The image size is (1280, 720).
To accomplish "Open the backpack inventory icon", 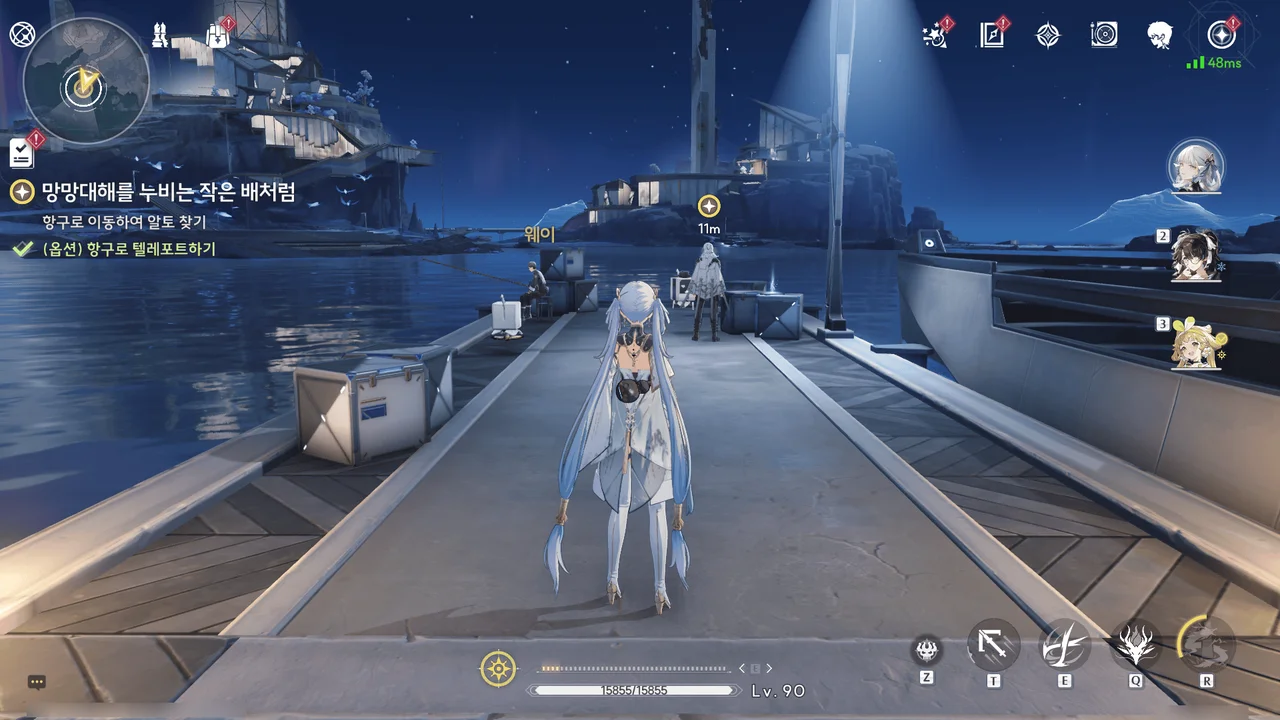I will pos(217,34).
